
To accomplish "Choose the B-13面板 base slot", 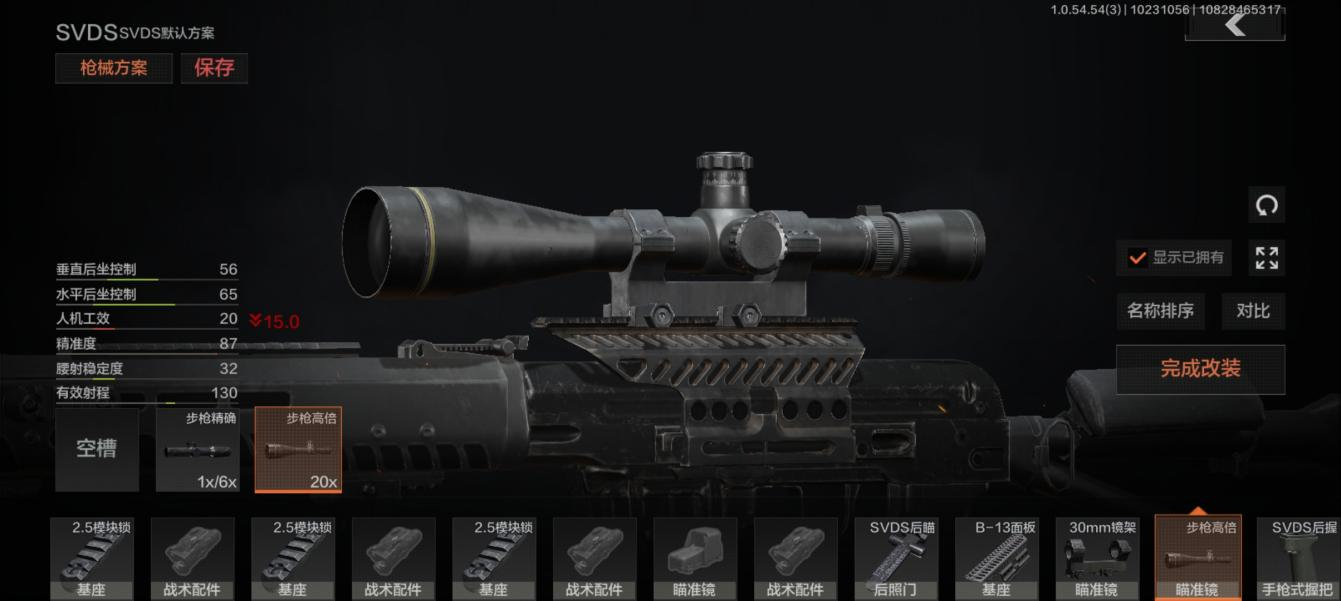I will click(996, 558).
